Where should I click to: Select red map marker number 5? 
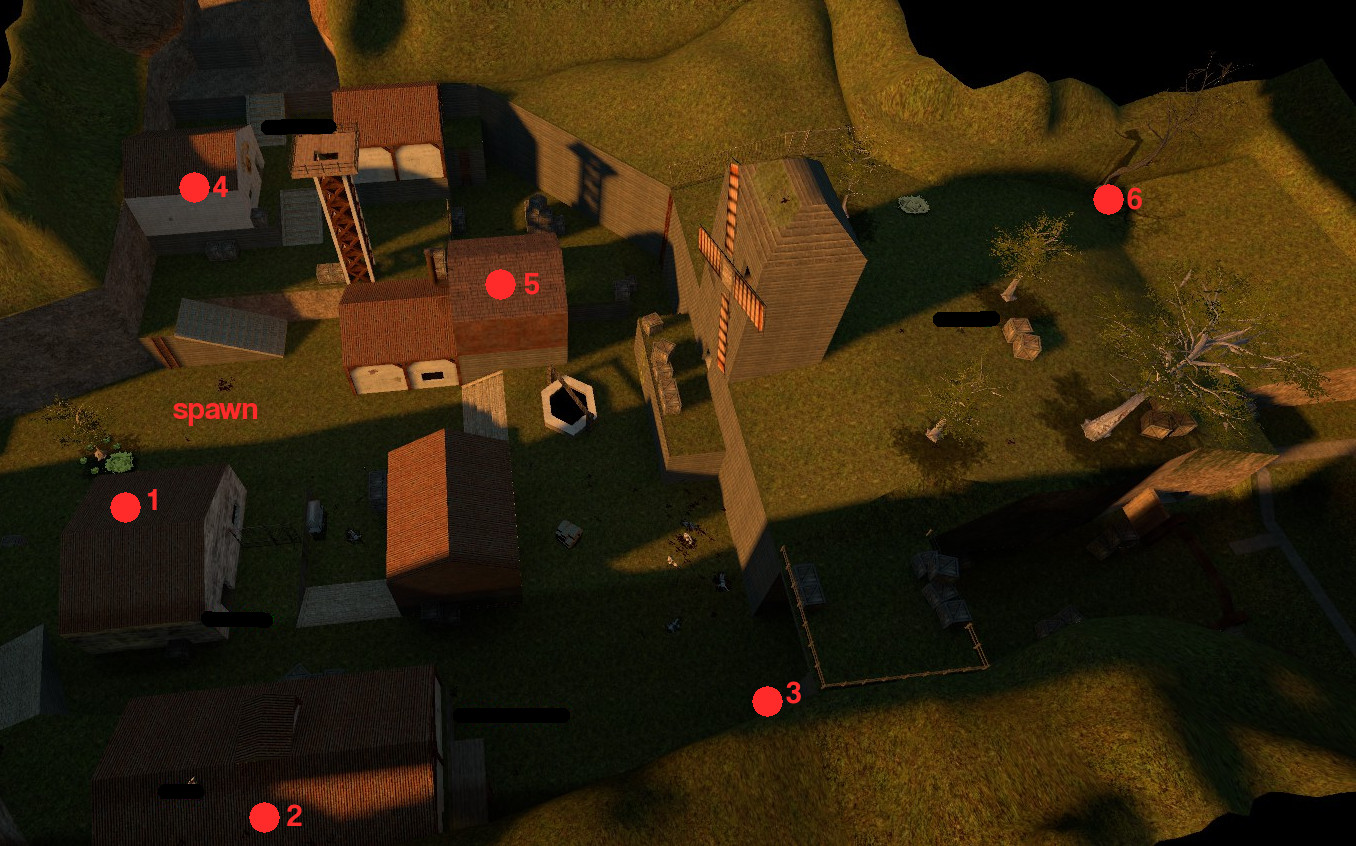point(500,285)
